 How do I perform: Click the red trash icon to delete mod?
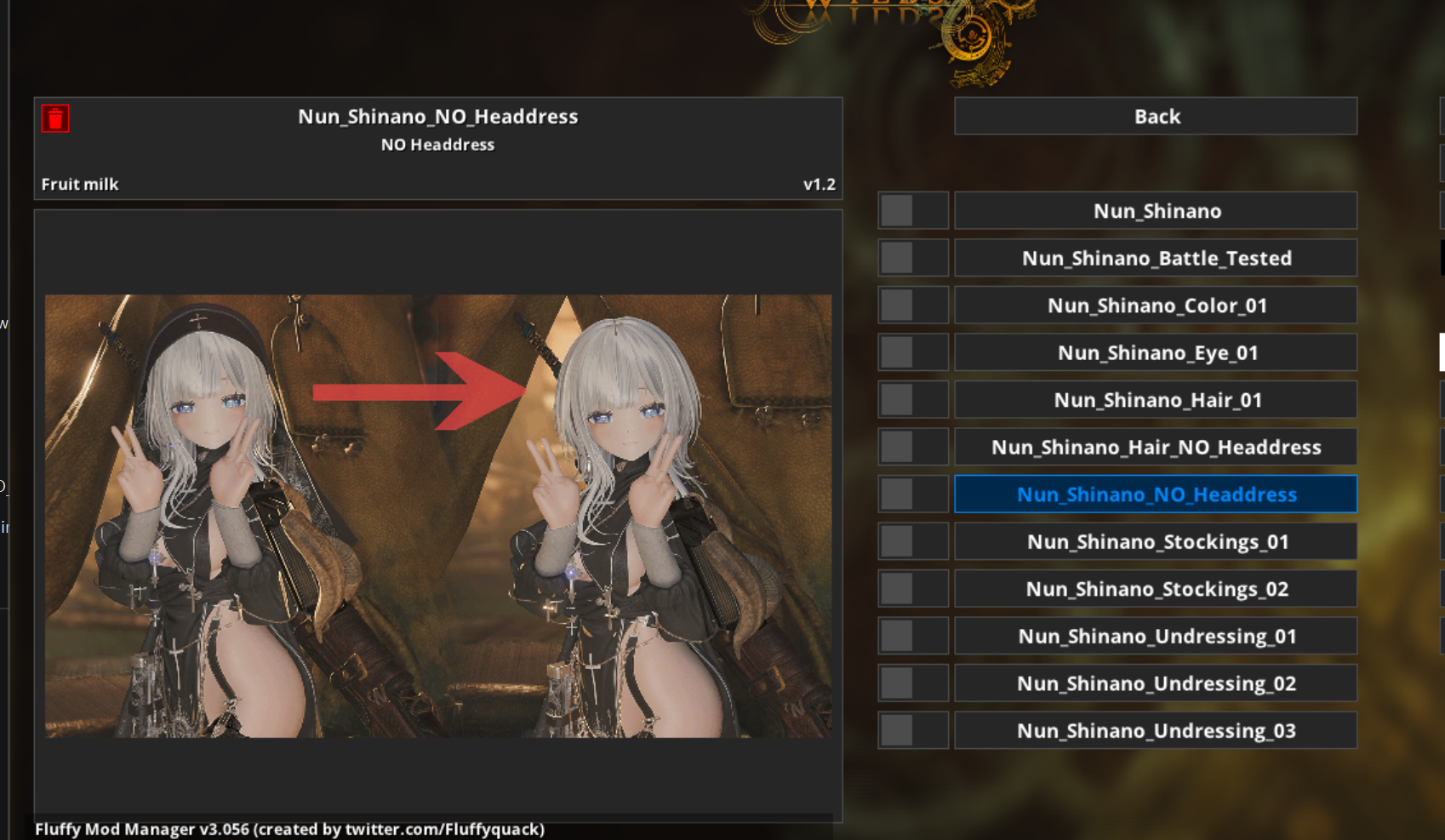[x=54, y=118]
